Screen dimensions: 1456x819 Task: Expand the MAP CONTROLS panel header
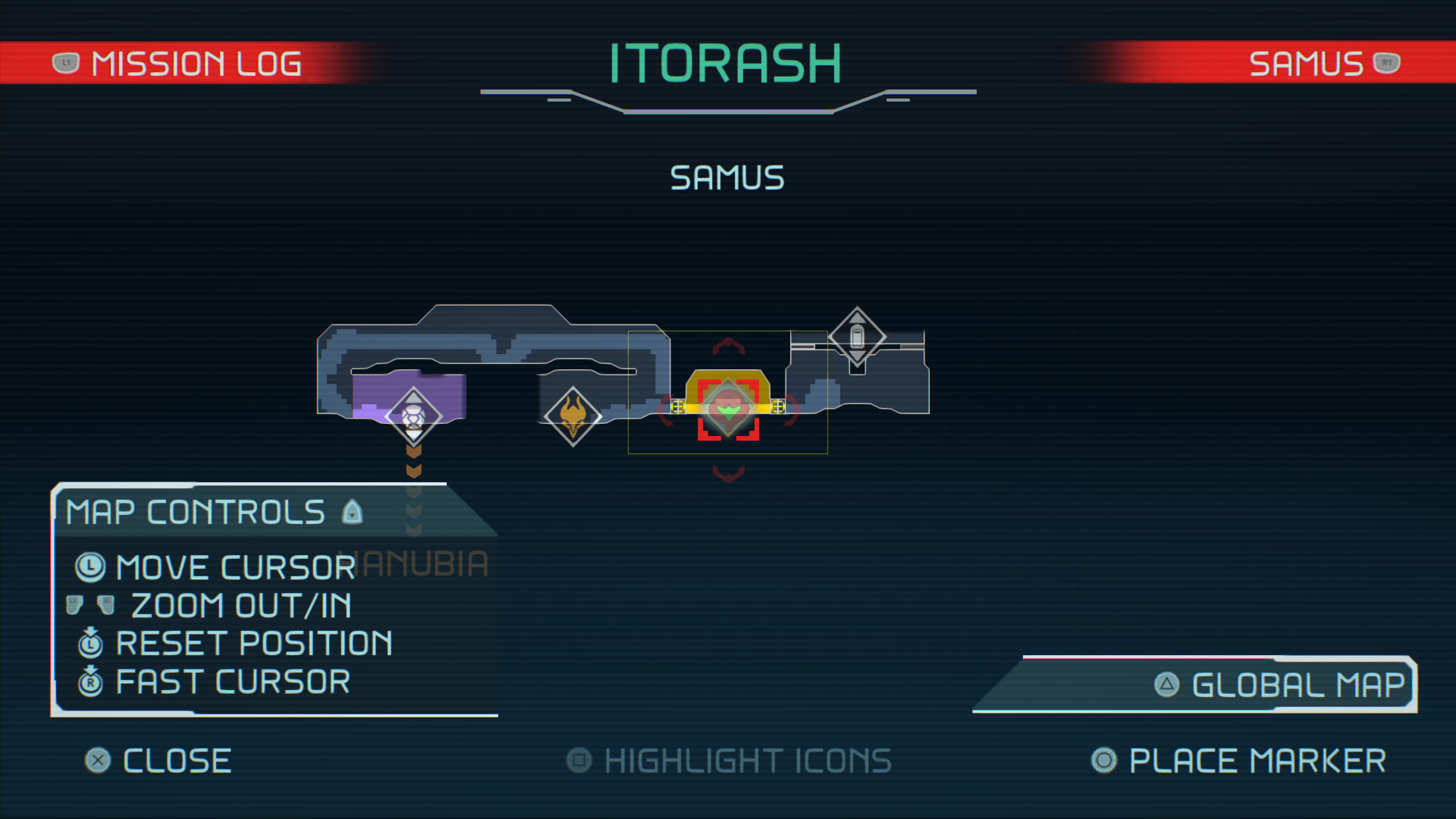[193, 512]
